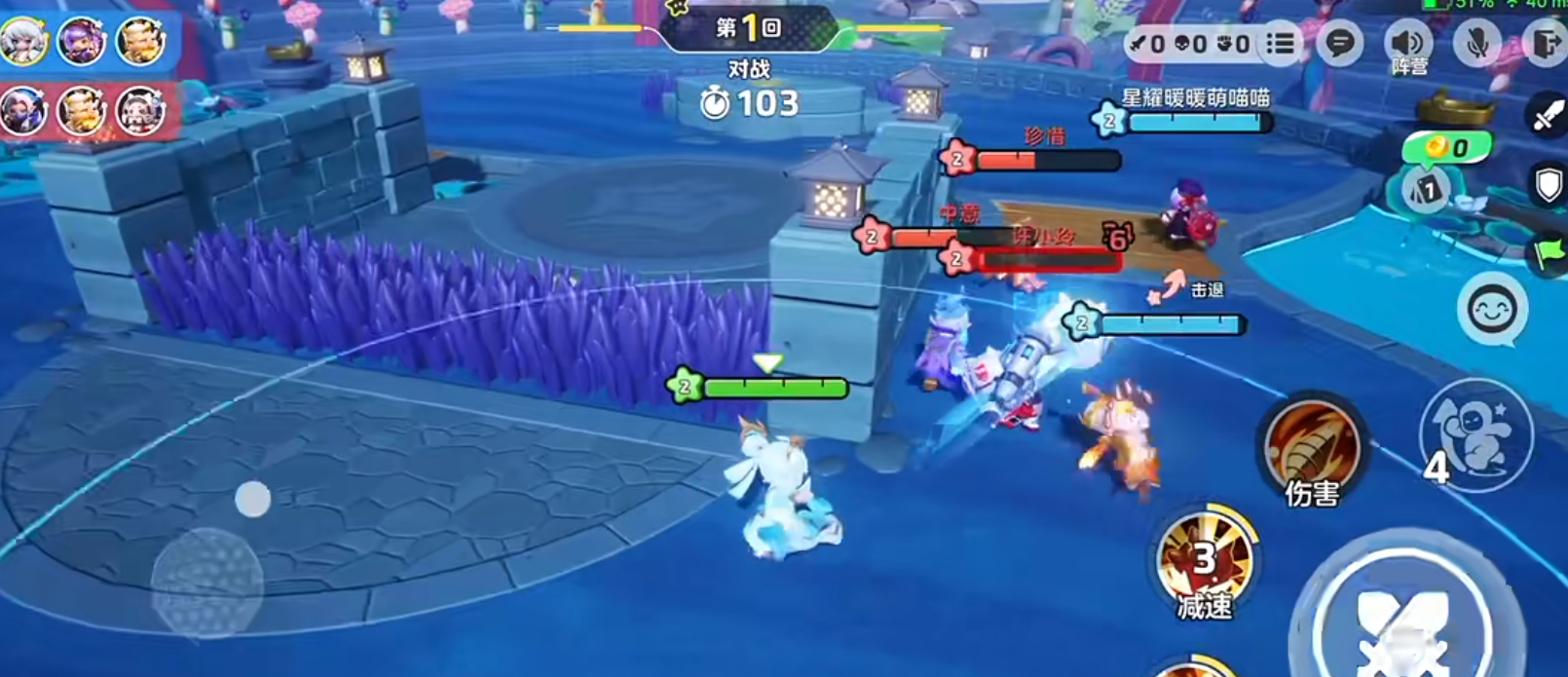Open the chat speech-bubble button
Screen dimensions: 1568x677
tap(1340, 44)
